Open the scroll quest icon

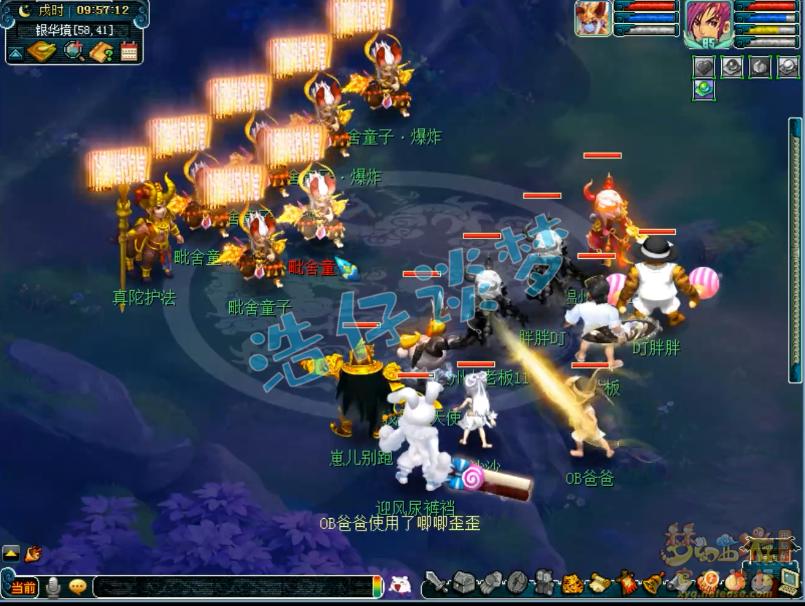(600, 582)
